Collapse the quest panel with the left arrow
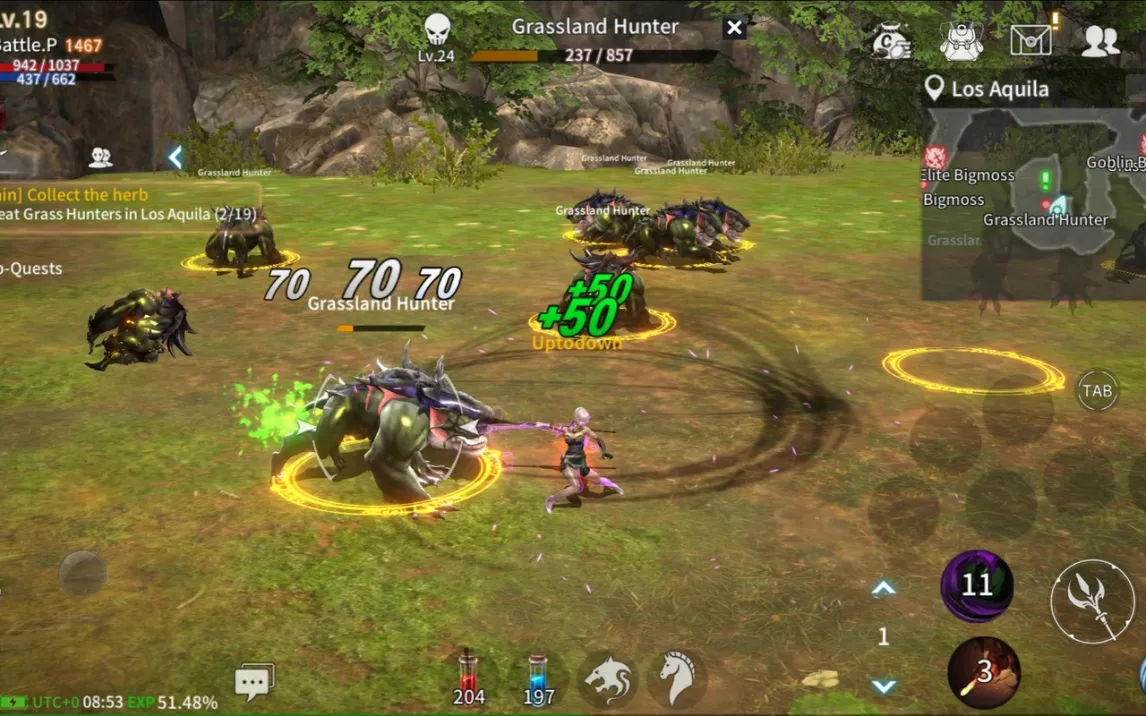 coord(175,157)
